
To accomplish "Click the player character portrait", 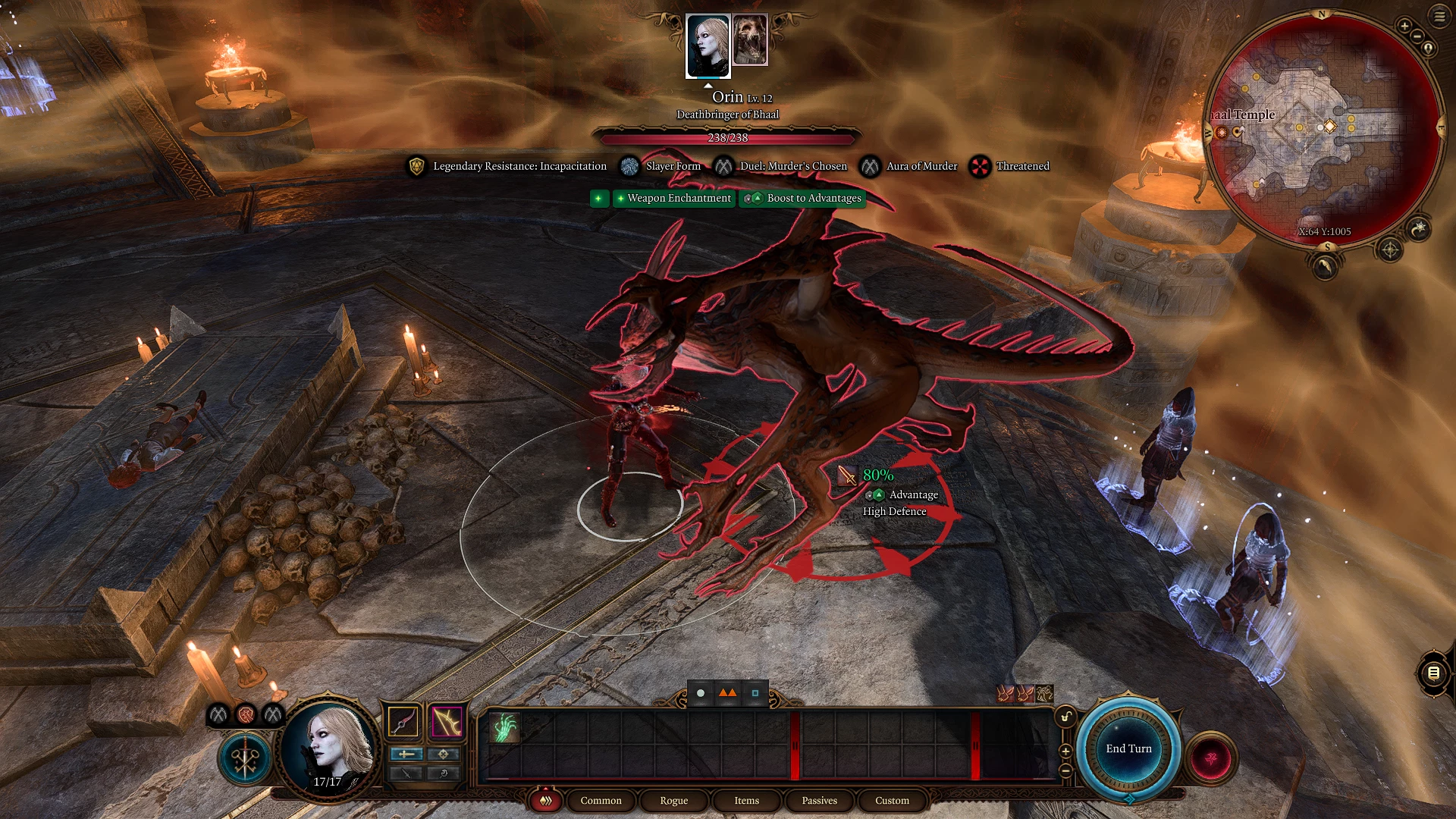I will point(328,747).
